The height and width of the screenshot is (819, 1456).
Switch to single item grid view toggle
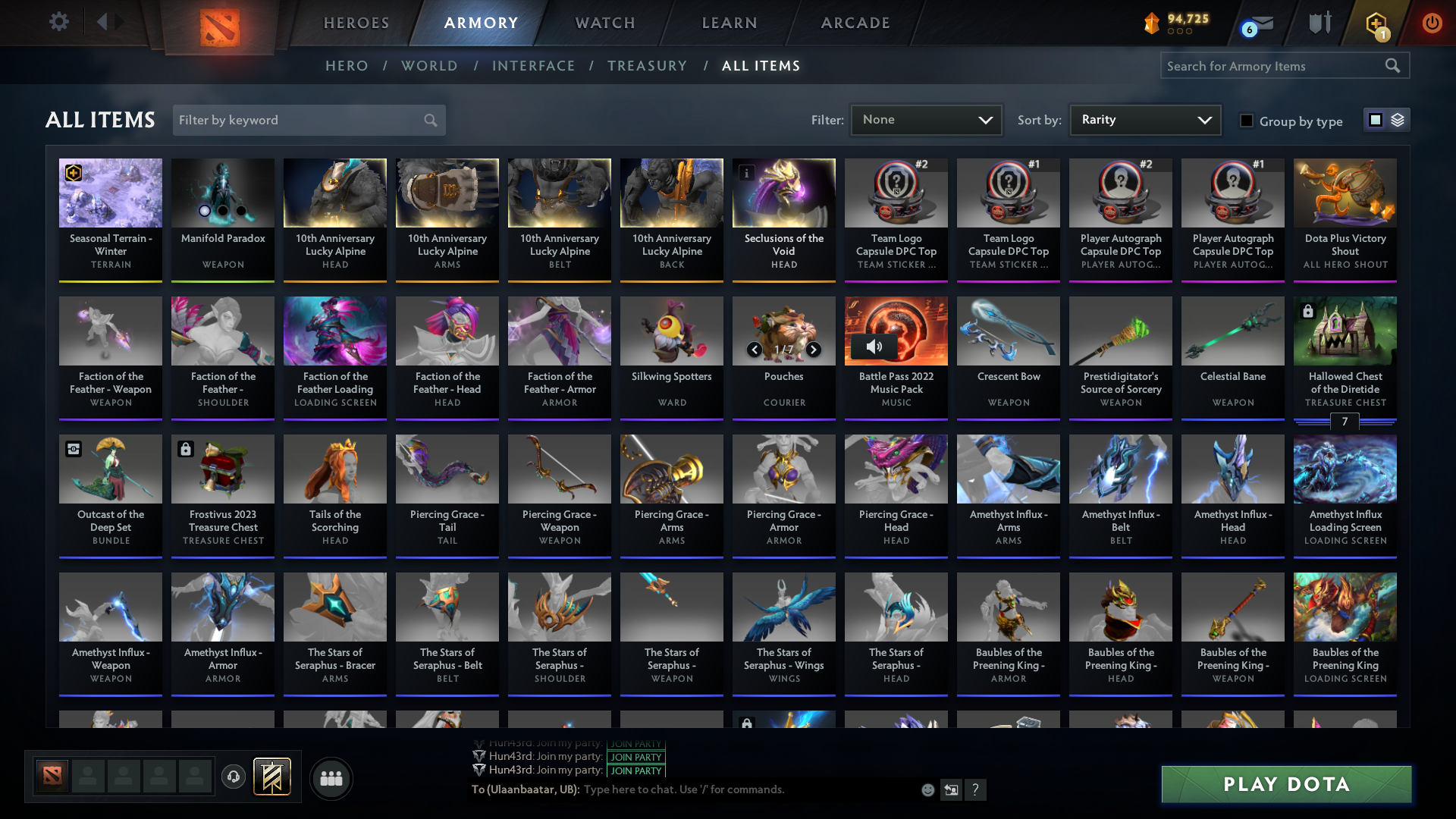point(1375,119)
